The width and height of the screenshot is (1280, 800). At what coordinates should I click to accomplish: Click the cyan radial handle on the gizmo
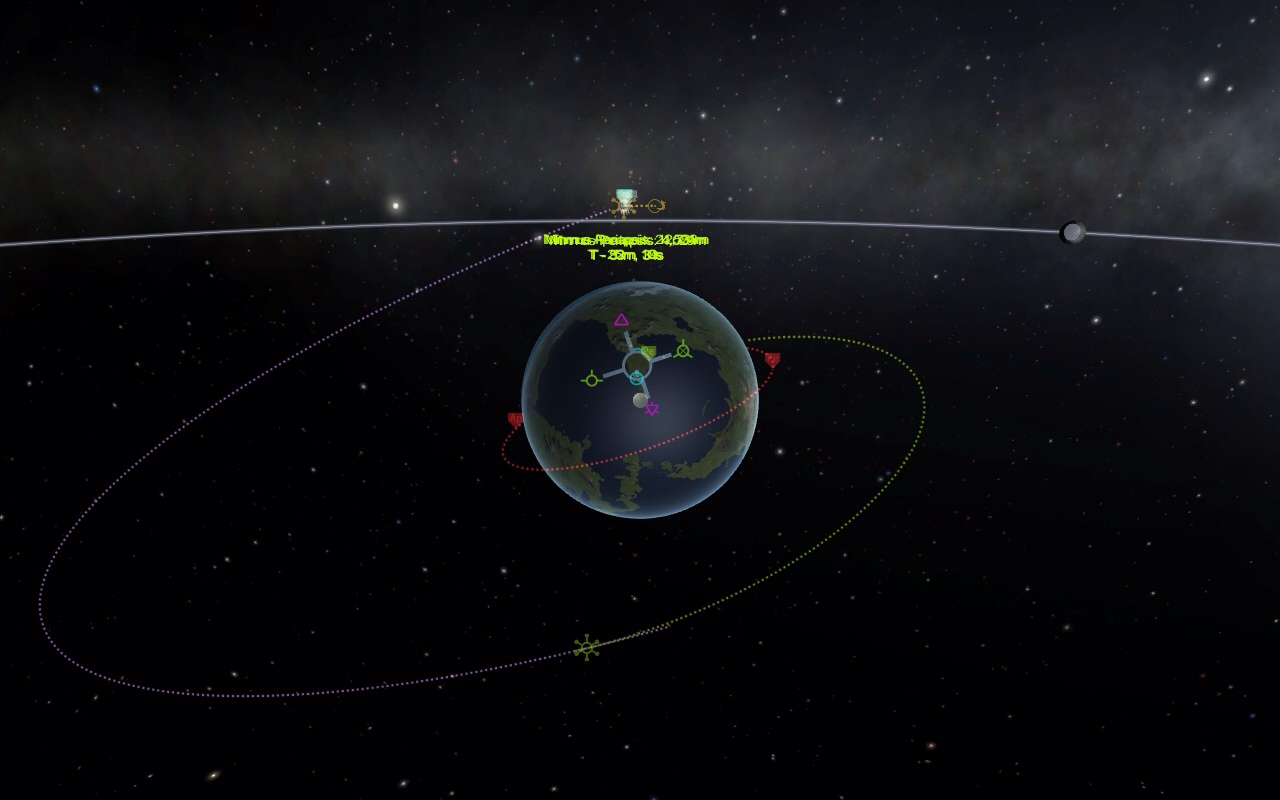coord(636,377)
